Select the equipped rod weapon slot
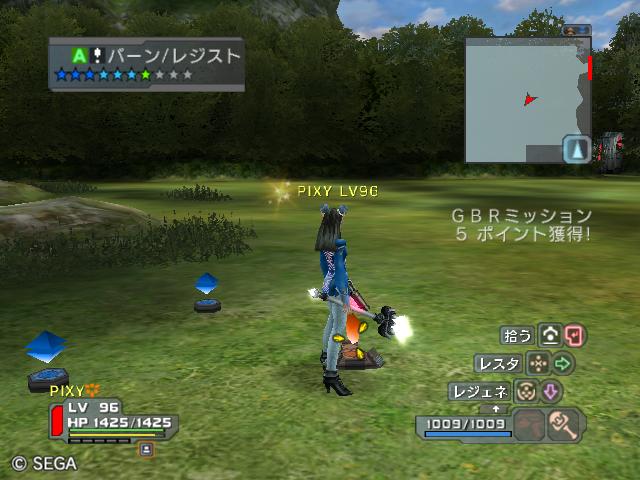 click(566, 425)
